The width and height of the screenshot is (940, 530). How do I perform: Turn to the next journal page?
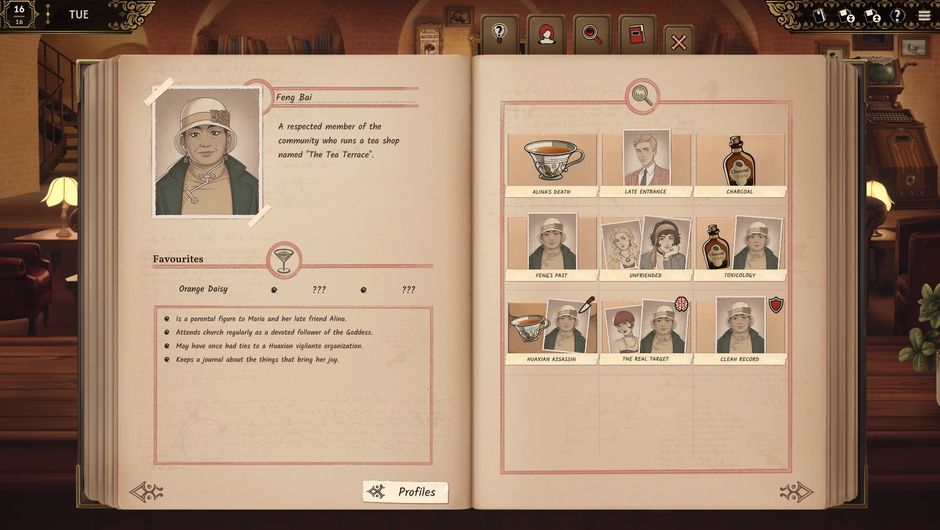coord(796,492)
